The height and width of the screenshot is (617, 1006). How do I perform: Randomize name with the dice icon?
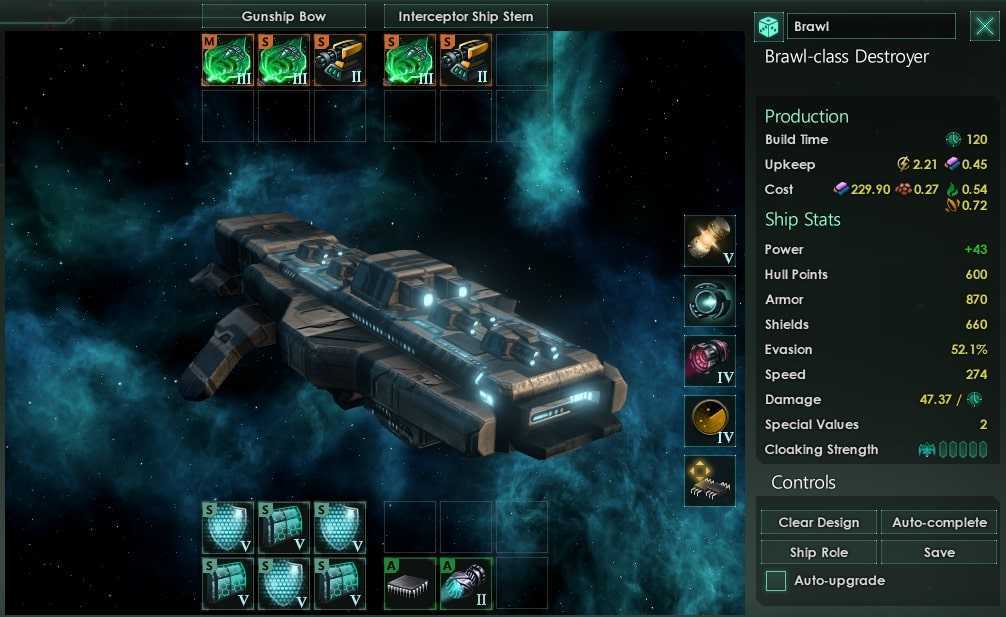click(769, 26)
